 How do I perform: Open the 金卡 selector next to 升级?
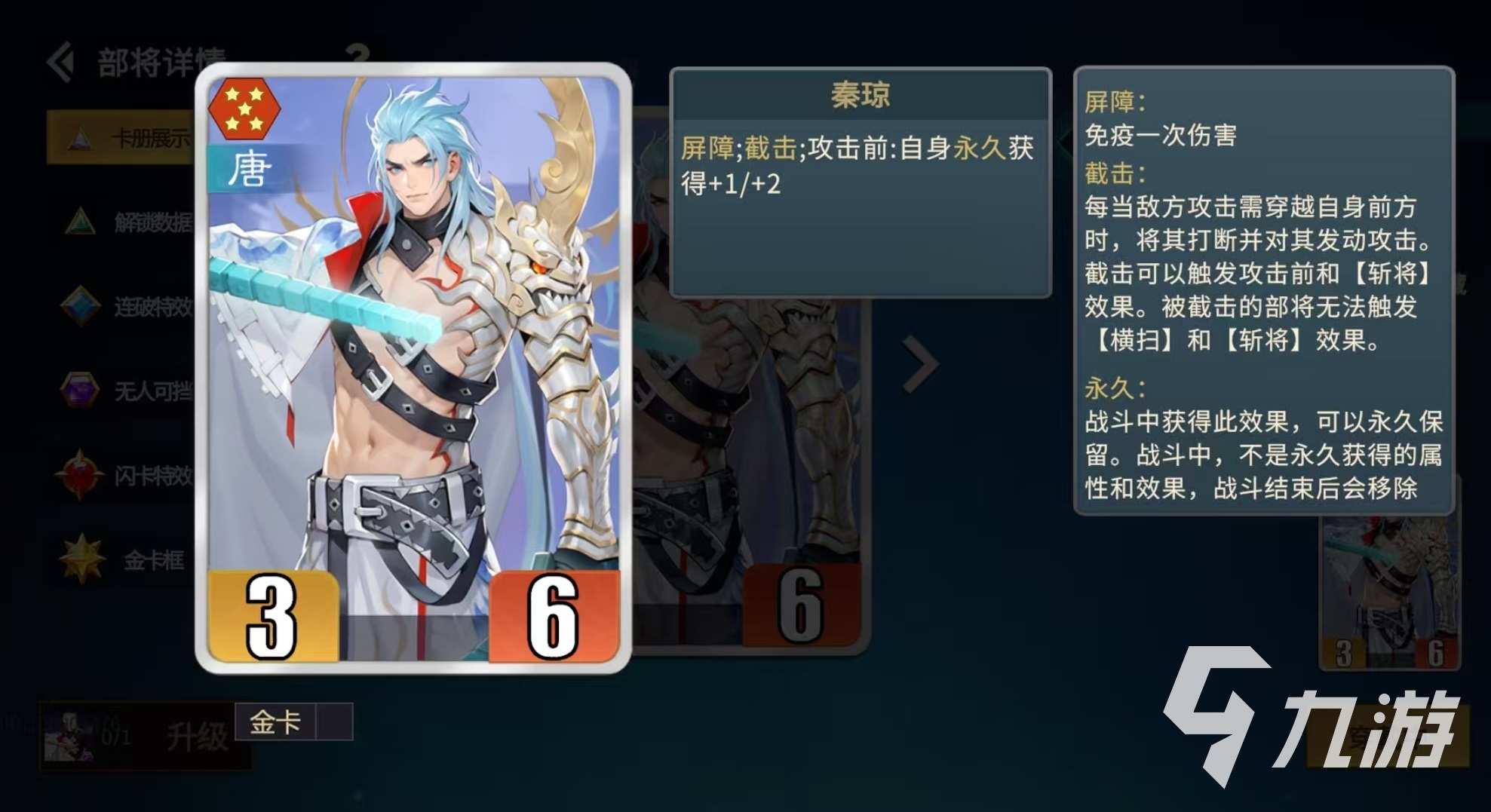pyautogui.click(x=275, y=722)
